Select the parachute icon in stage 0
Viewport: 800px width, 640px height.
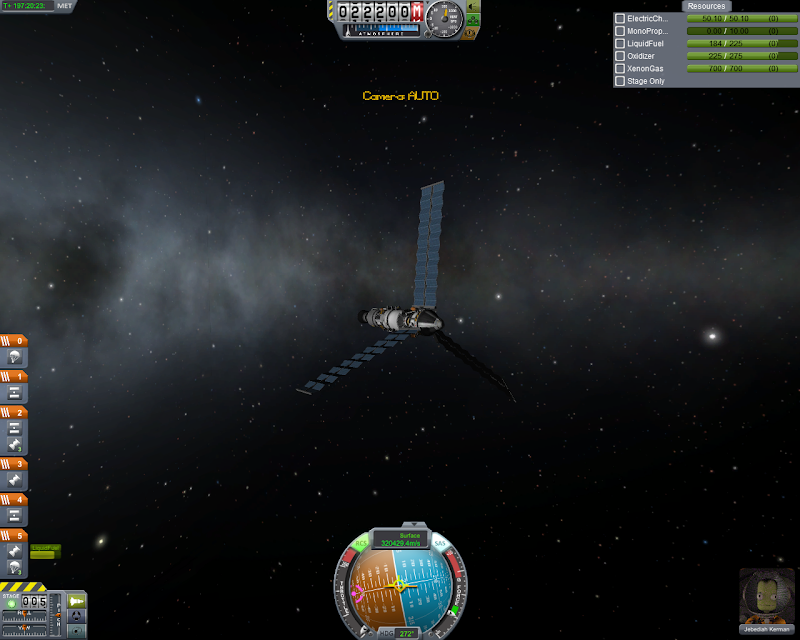tap(15, 357)
